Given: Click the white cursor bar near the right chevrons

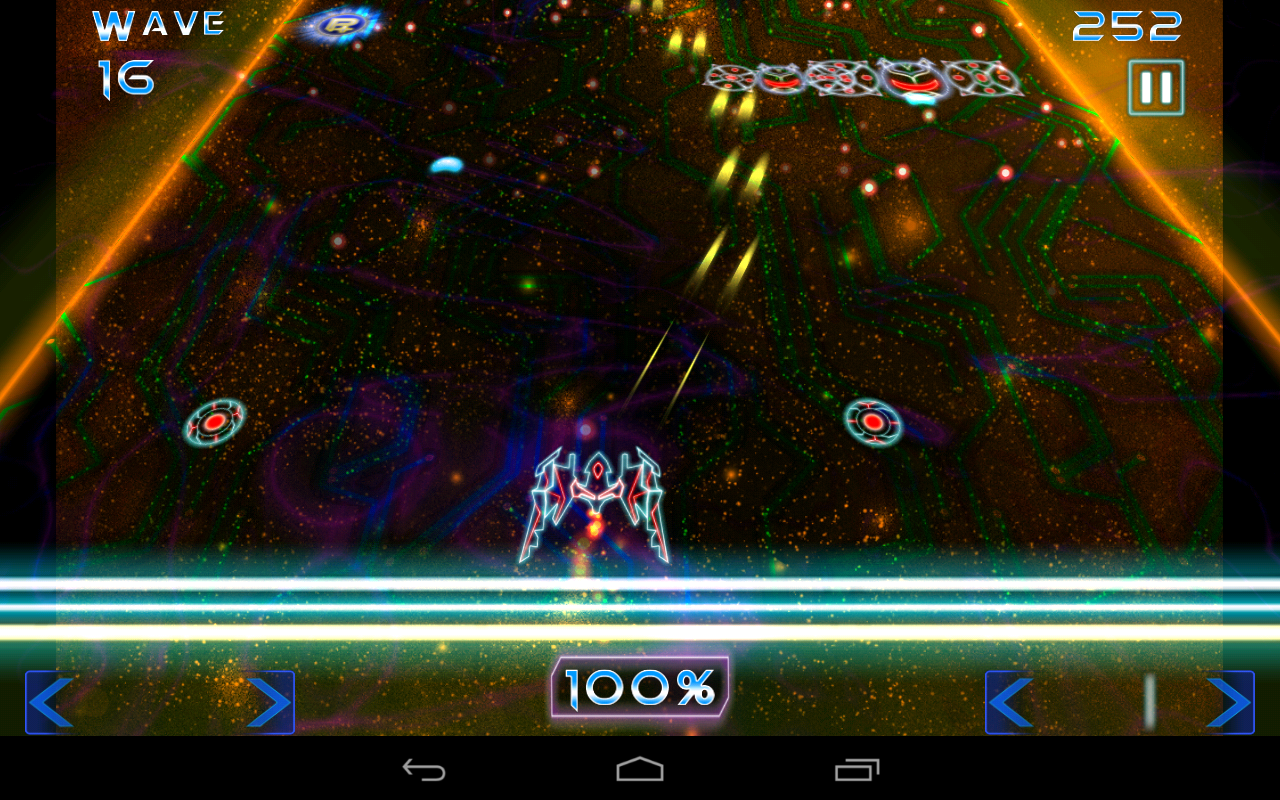Looking at the screenshot, I should click(x=1150, y=700).
